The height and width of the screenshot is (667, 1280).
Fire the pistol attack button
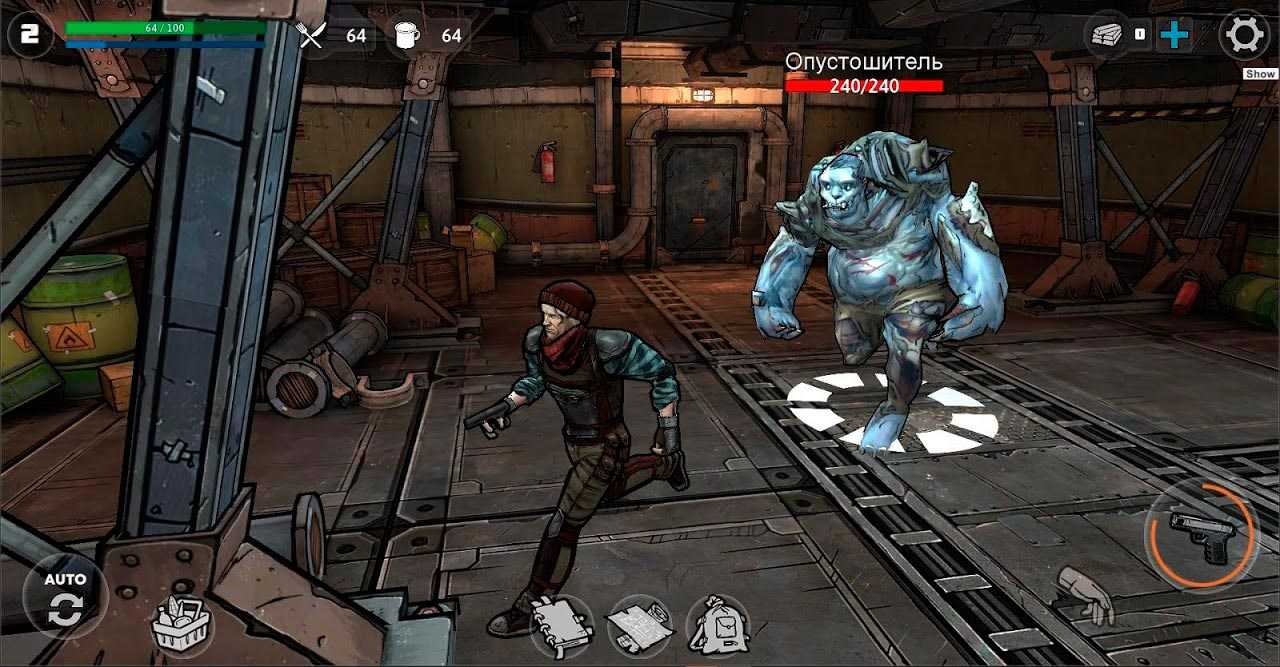(x=1202, y=534)
